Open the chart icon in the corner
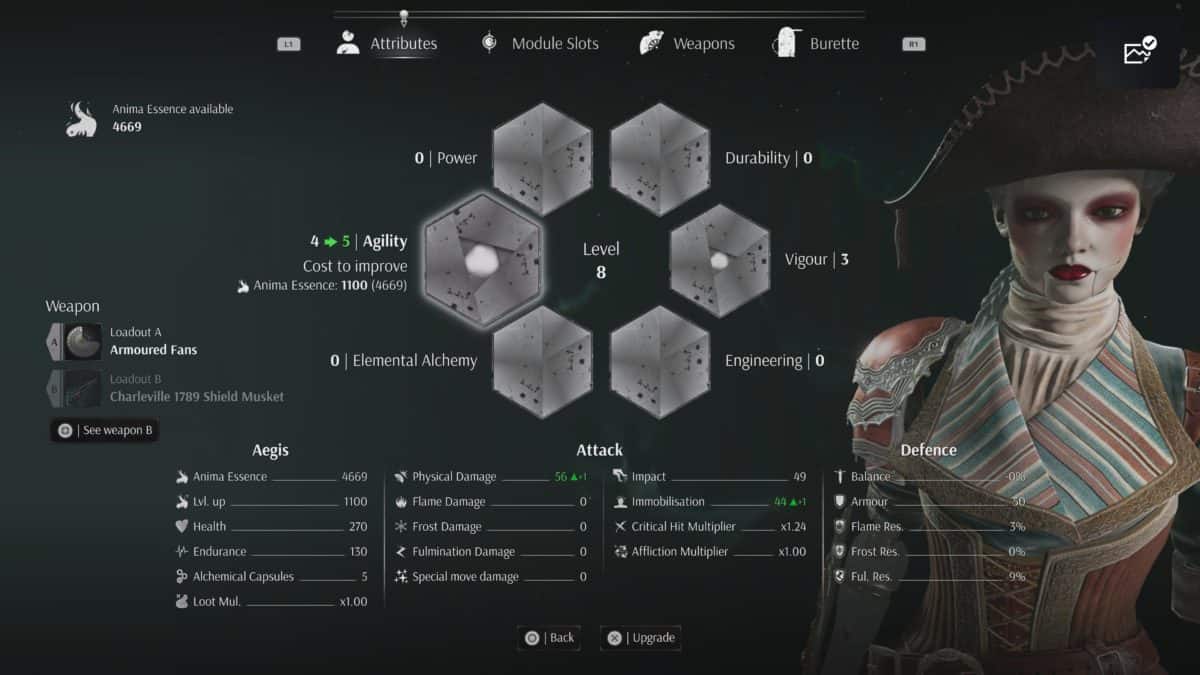Viewport: 1200px width, 675px height. [1139, 50]
